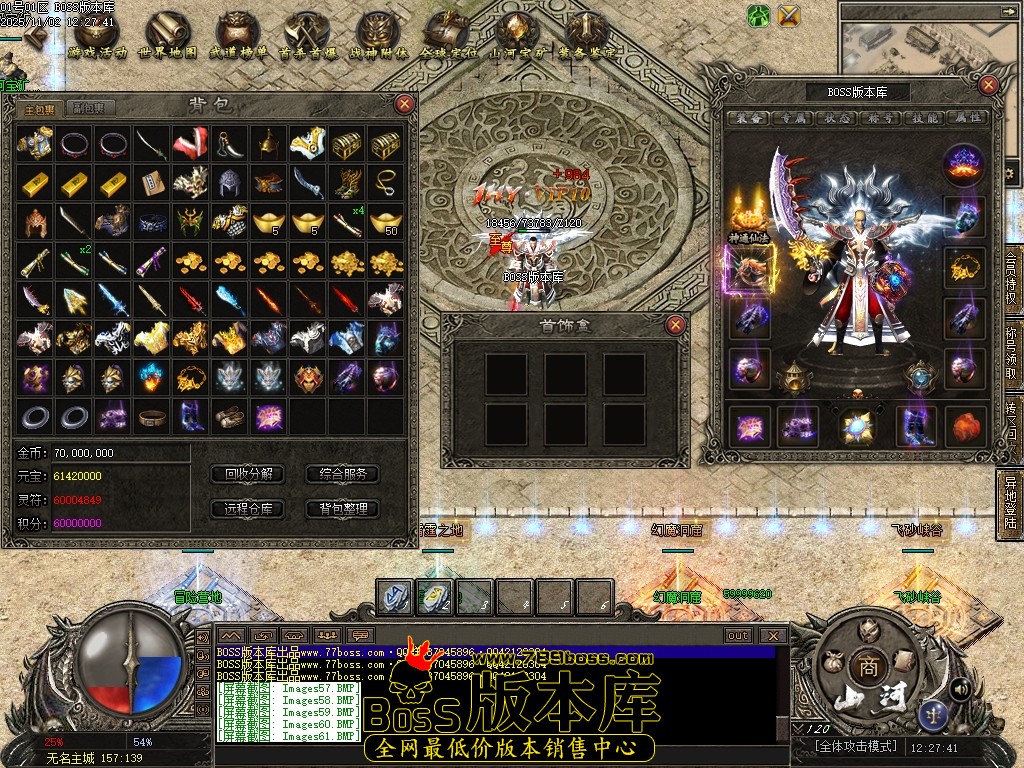
Task: Click the 会员特权 member privileges side button
Action: click(1011, 282)
